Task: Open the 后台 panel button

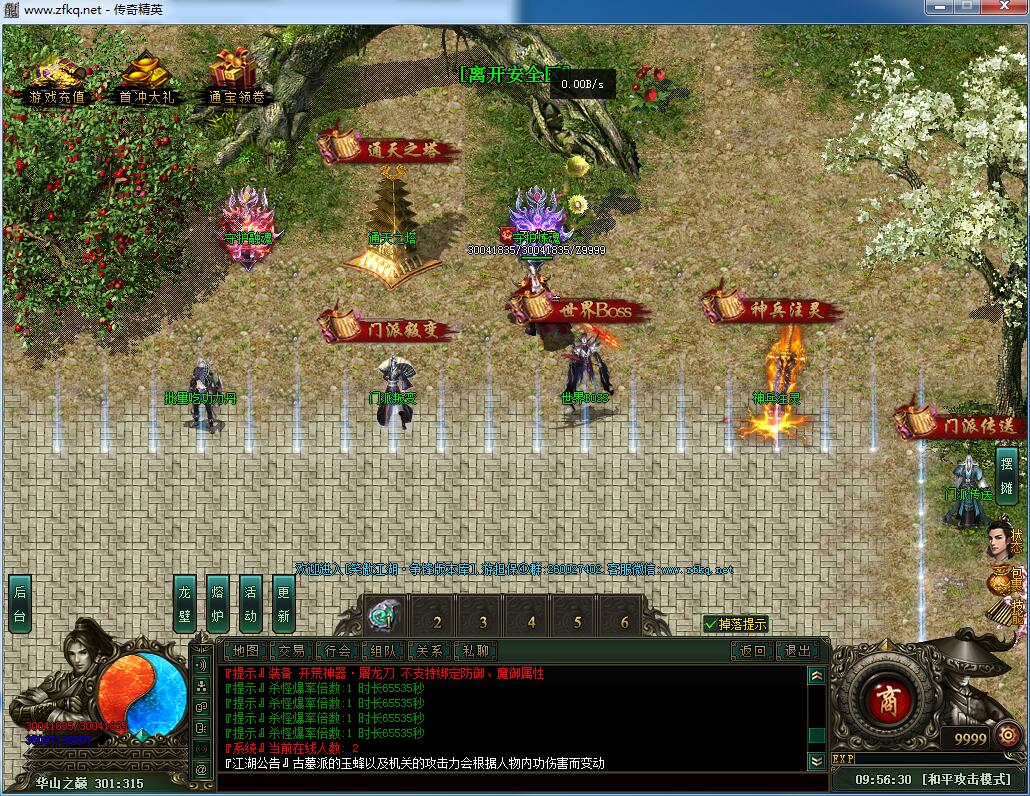Action: (x=20, y=603)
